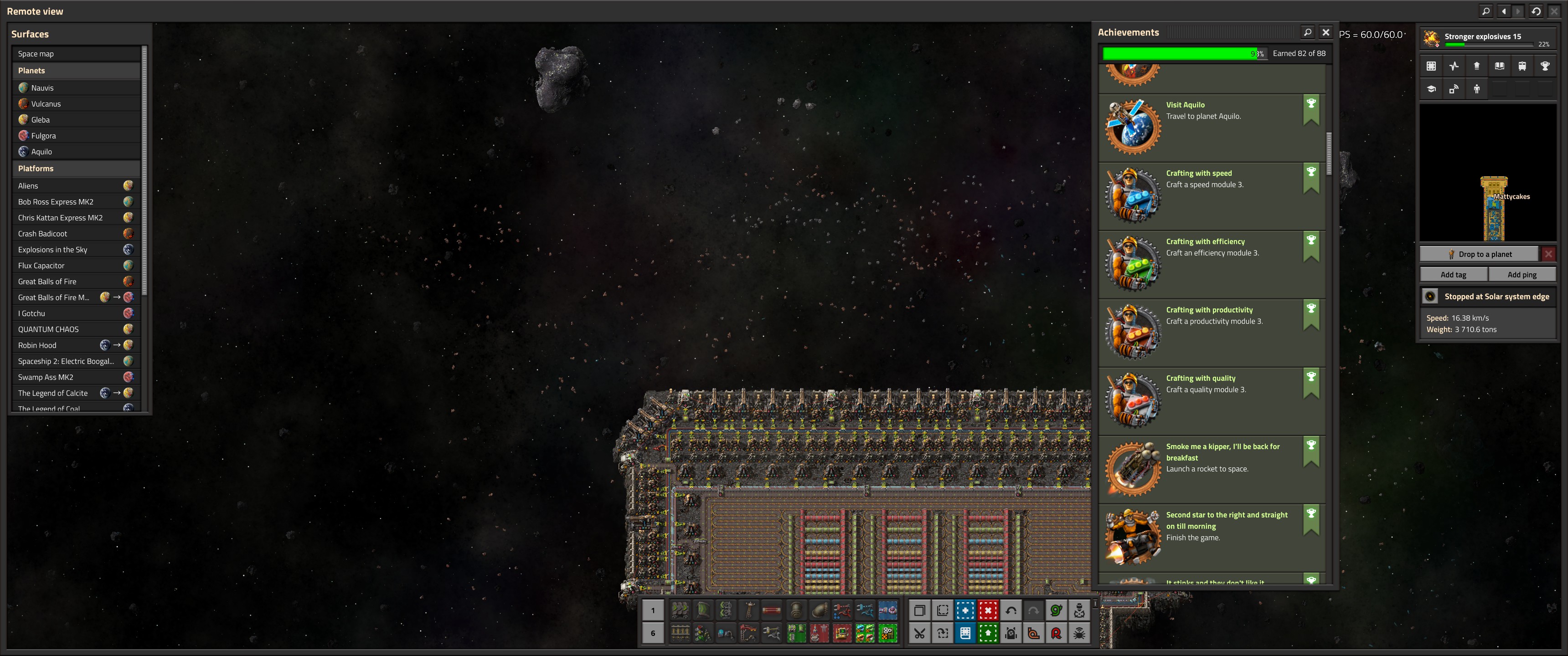
Task: Select the red deconstruction planner tool
Action: [988, 610]
